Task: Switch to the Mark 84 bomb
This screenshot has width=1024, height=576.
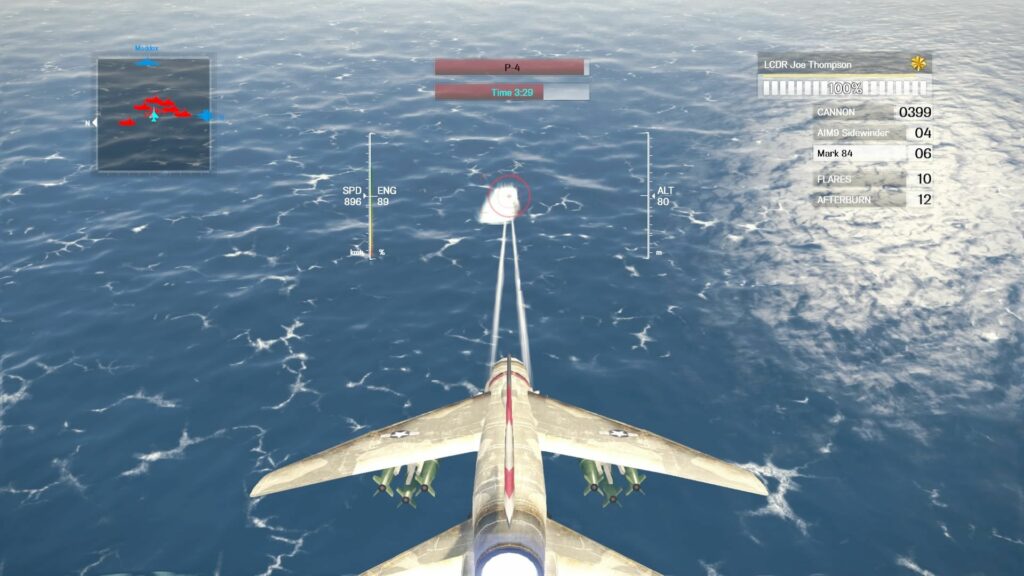Action: [x=872, y=154]
